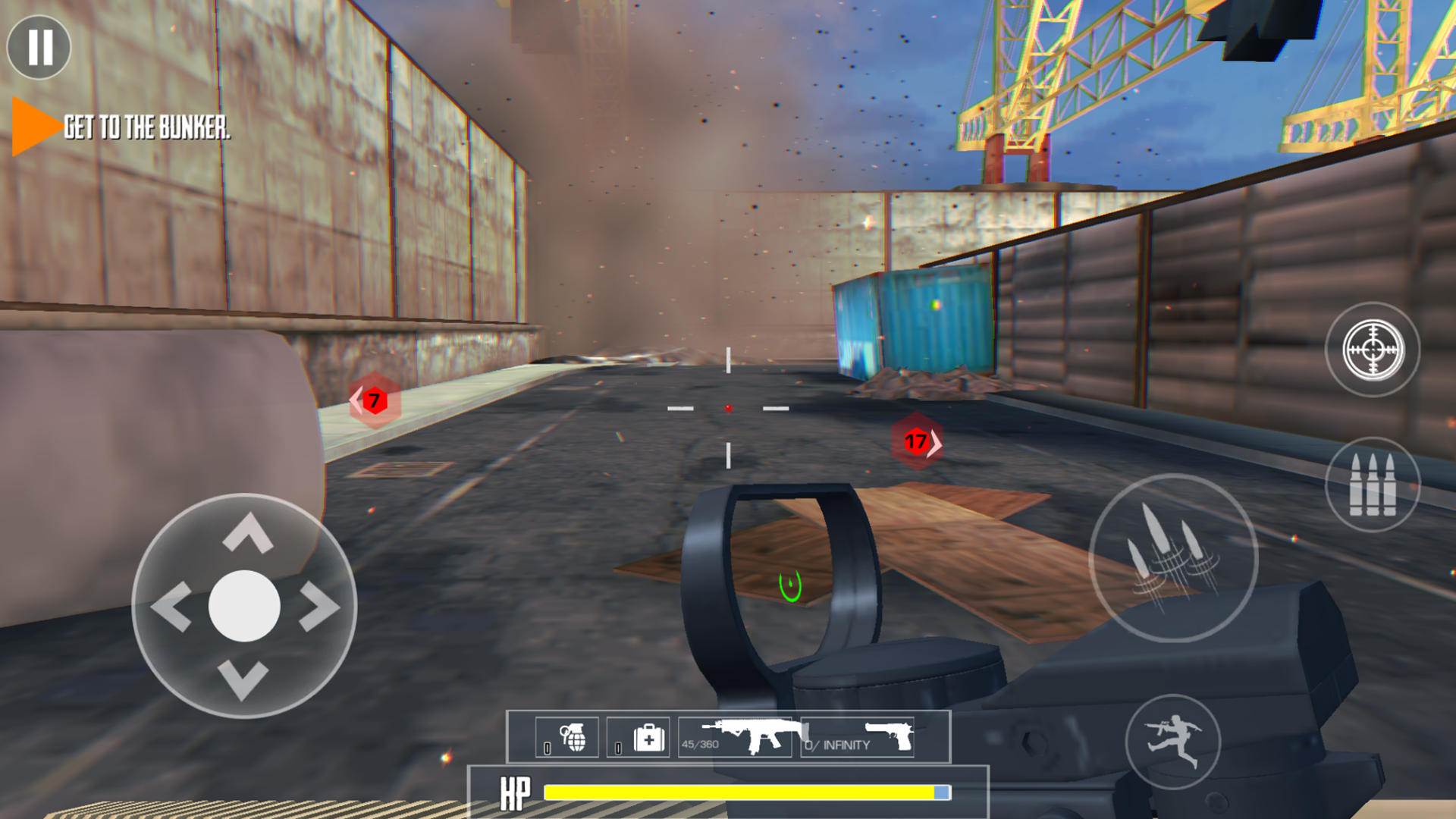Tap the triple-bullet reload ammo icon
The image size is (1456, 819).
click(1373, 485)
